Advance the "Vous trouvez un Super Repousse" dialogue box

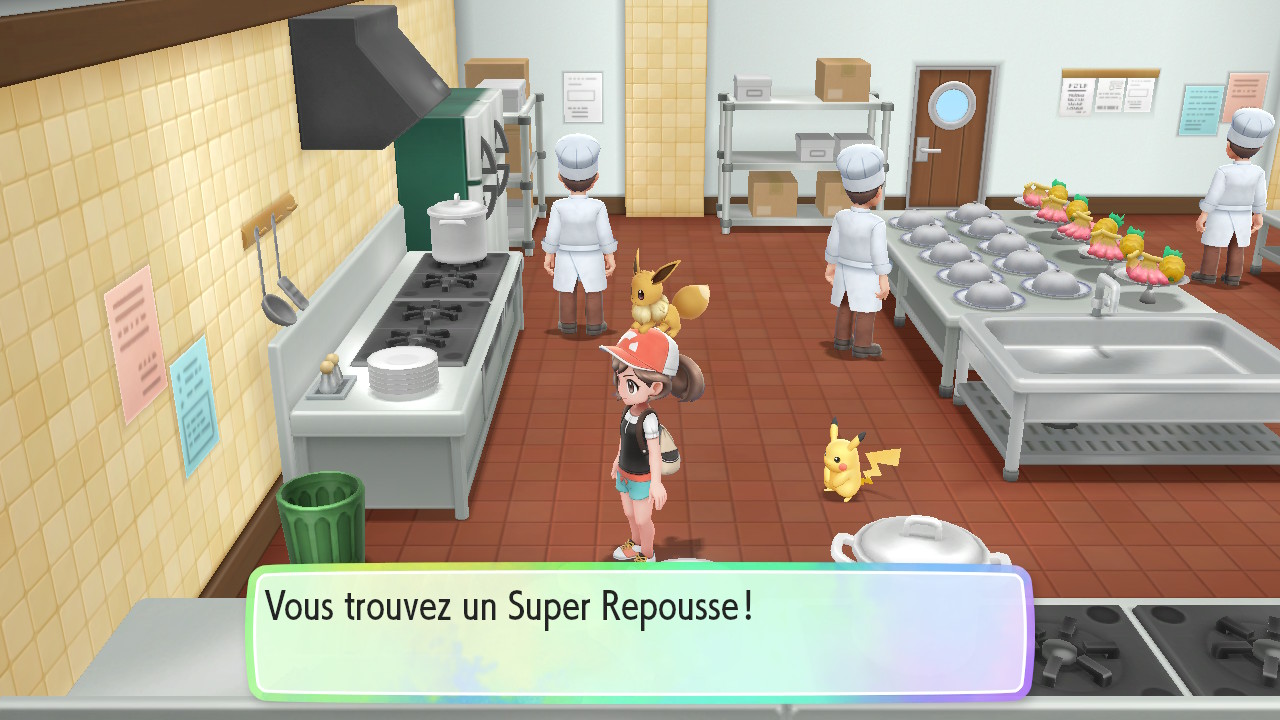[640, 632]
